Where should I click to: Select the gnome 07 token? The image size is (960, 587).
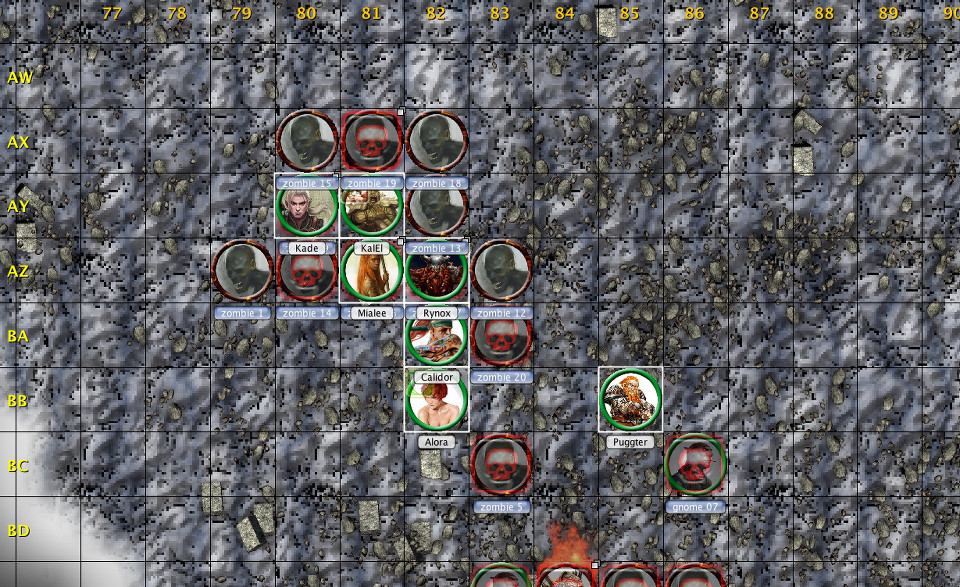695,465
